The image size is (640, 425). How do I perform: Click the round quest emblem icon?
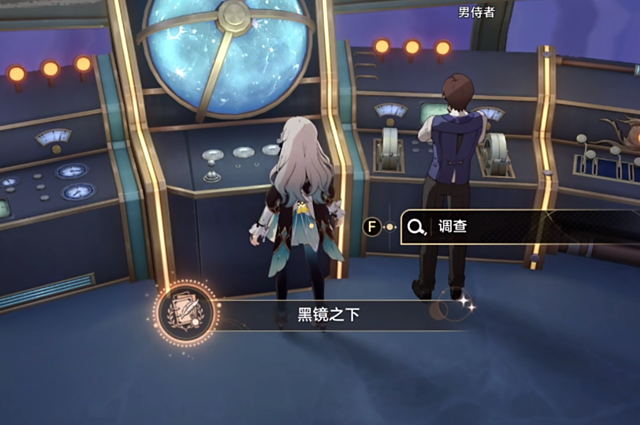(186, 312)
